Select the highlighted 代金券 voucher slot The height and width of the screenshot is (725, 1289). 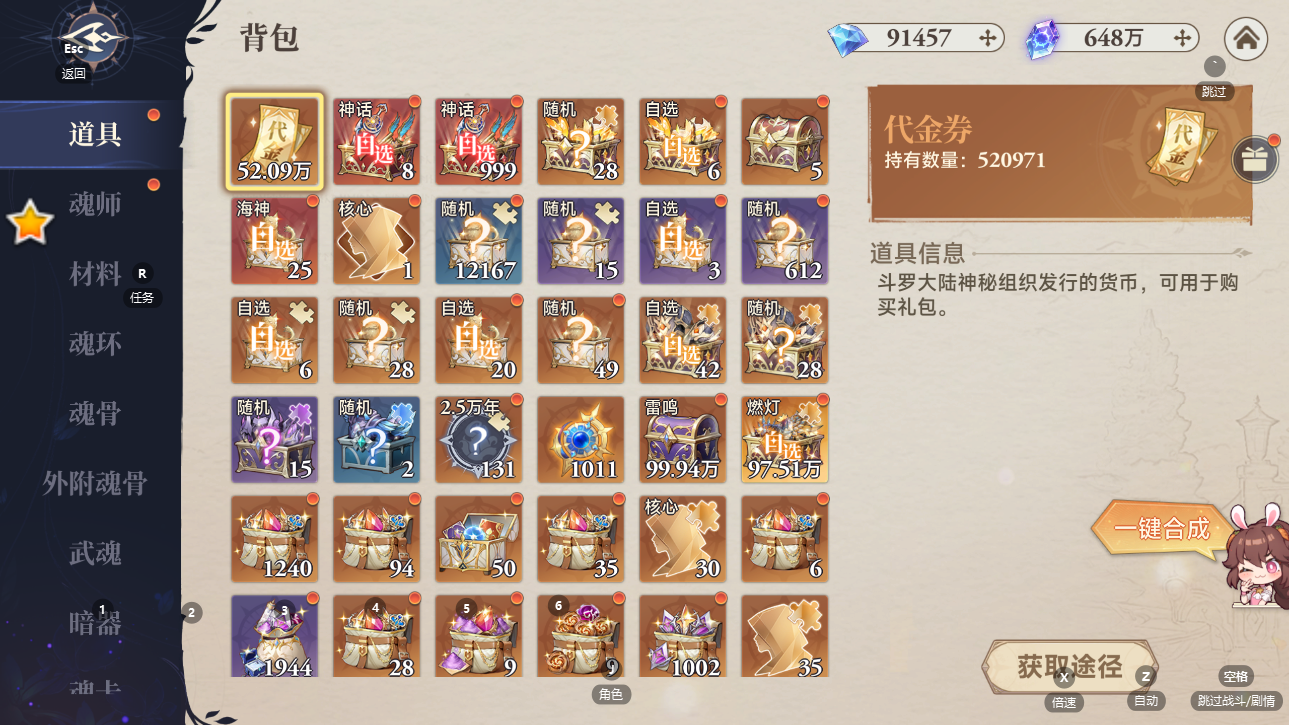click(274, 141)
